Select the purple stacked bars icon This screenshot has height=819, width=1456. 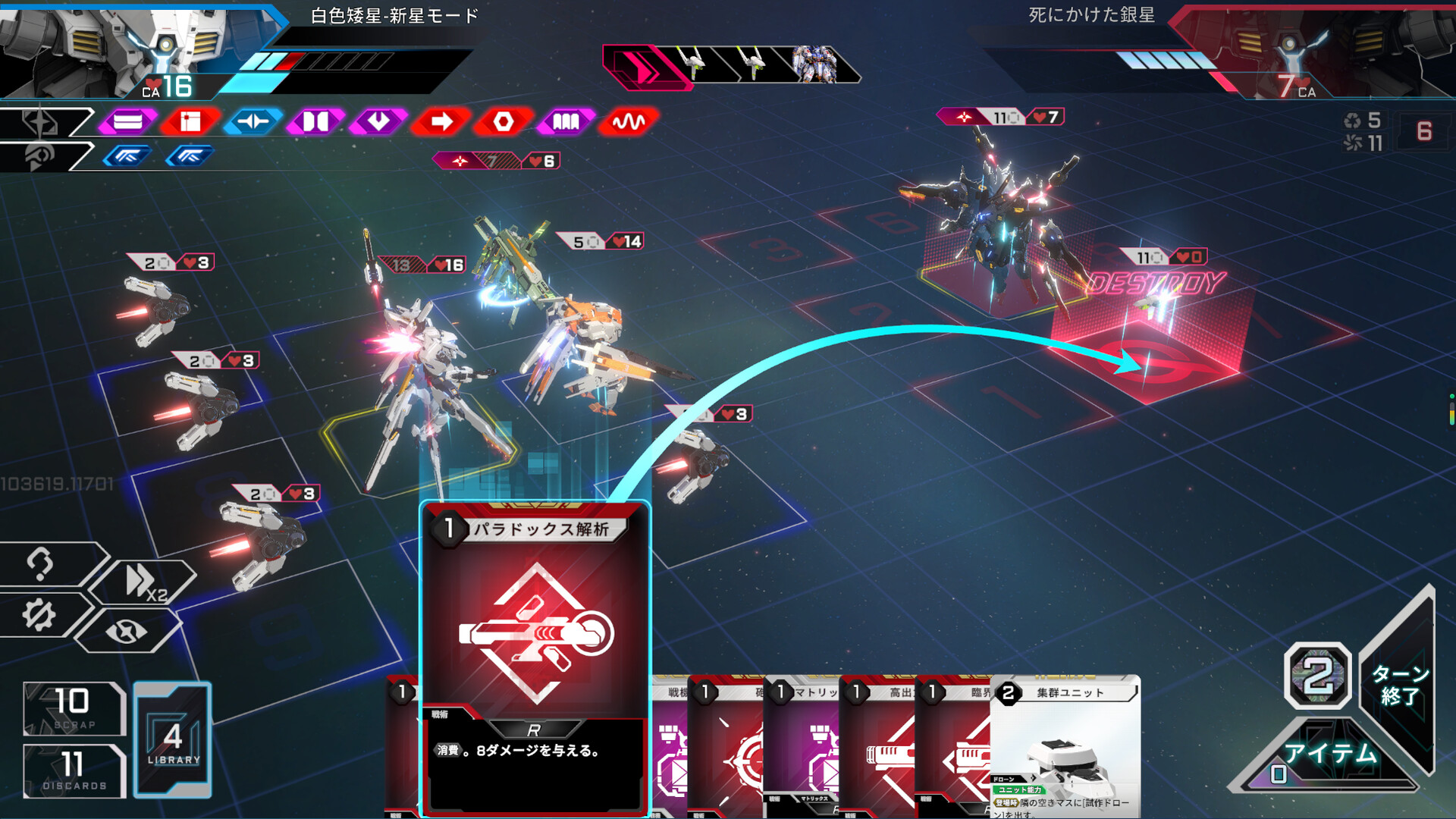coord(127,121)
